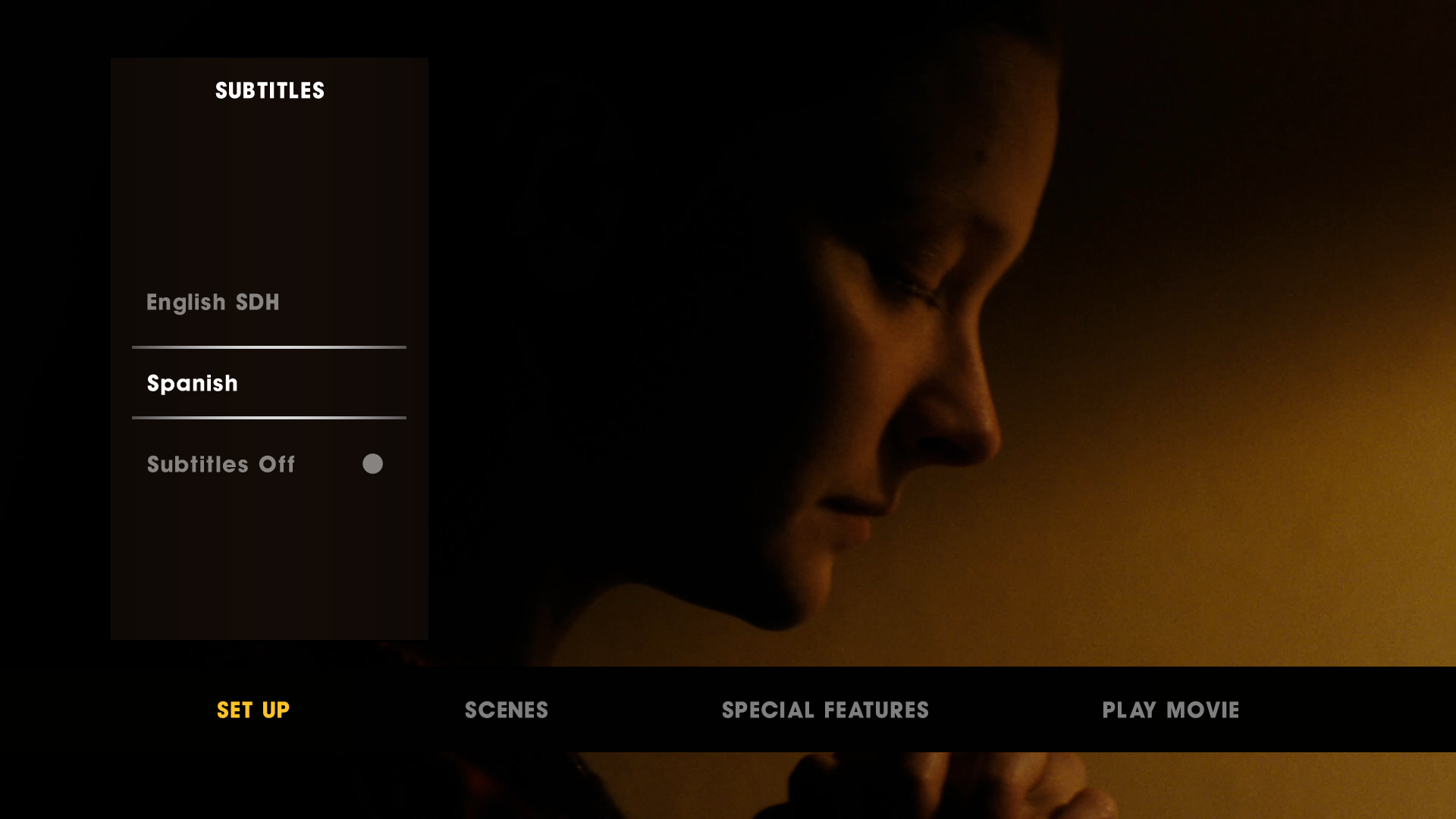Disable all subtitles

tap(221, 464)
